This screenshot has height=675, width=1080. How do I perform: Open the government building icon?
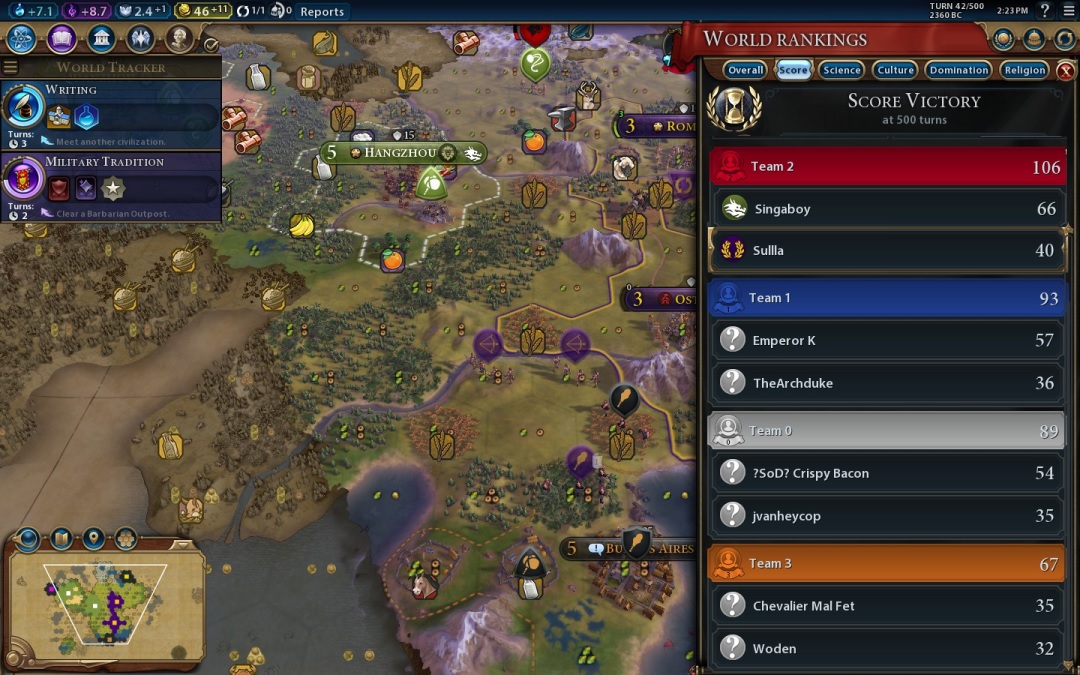point(101,39)
